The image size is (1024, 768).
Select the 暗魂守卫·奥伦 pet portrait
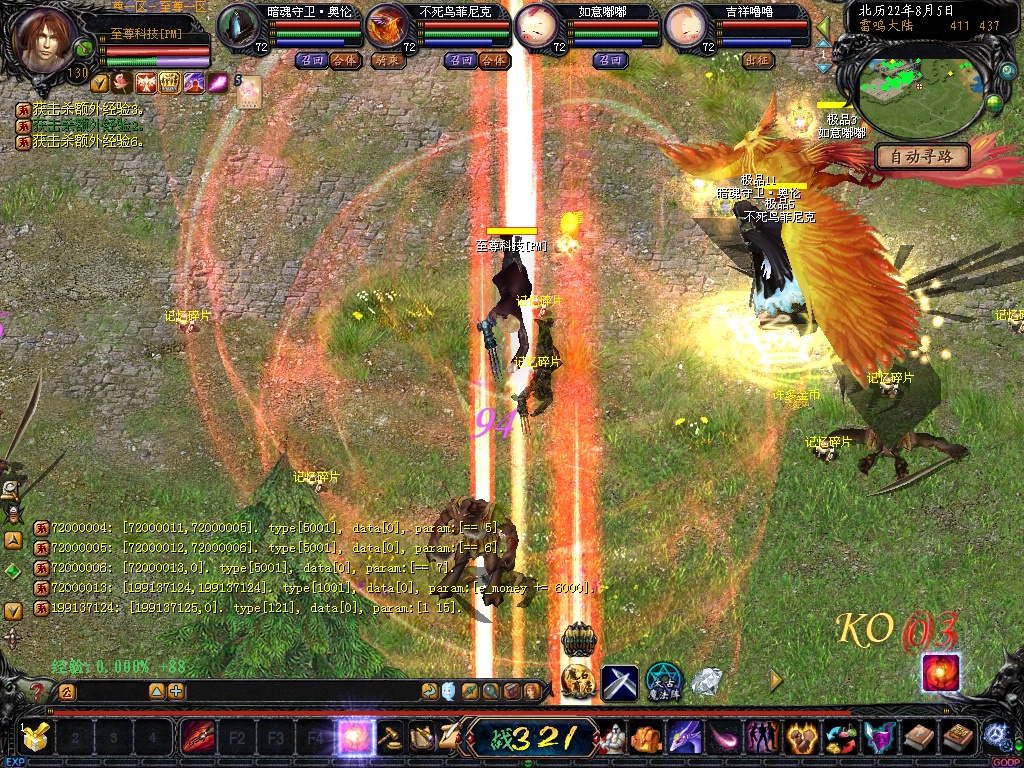(x=240, y=25)
